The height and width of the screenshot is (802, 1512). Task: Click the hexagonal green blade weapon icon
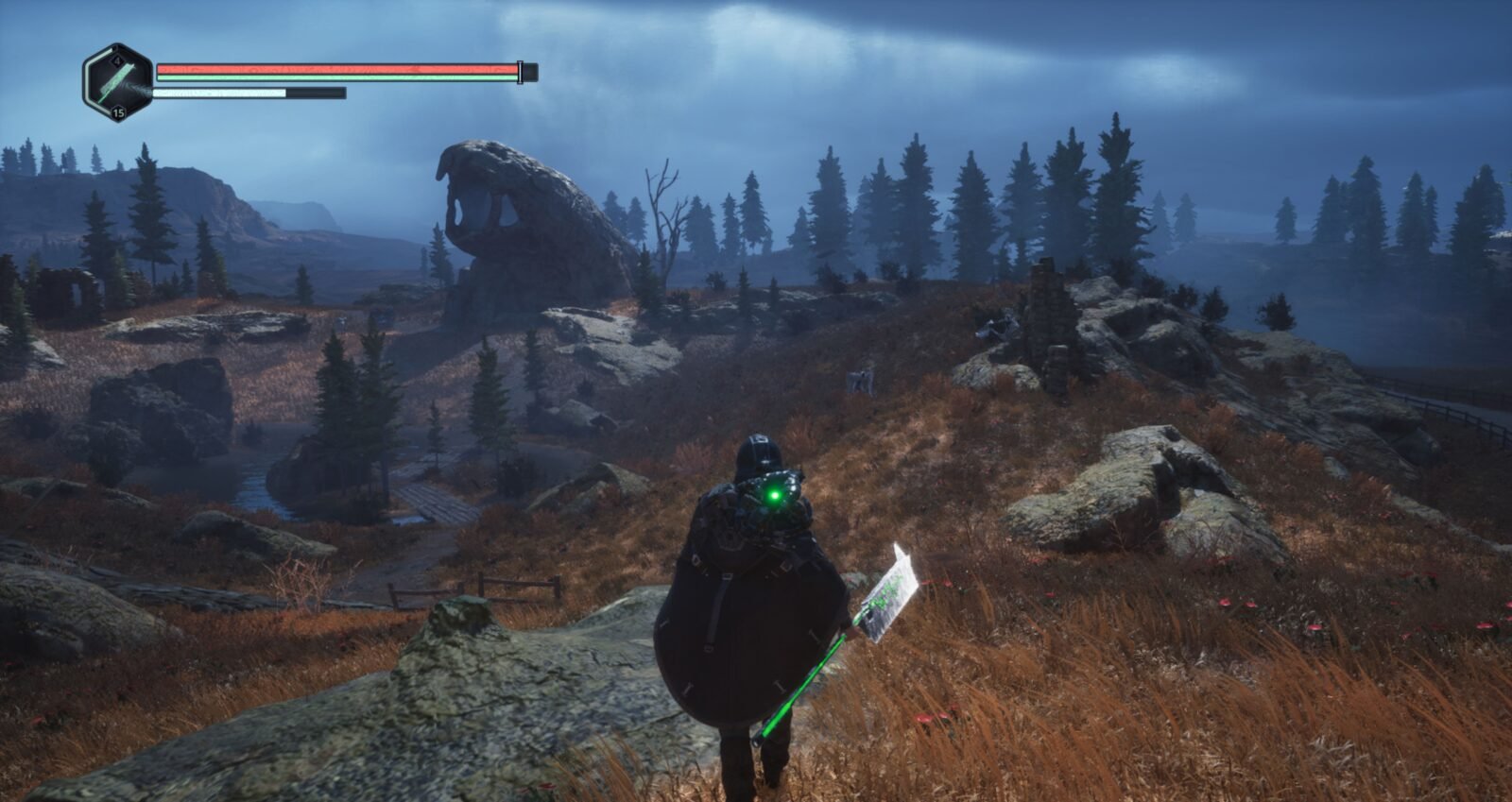coord(118,83)
